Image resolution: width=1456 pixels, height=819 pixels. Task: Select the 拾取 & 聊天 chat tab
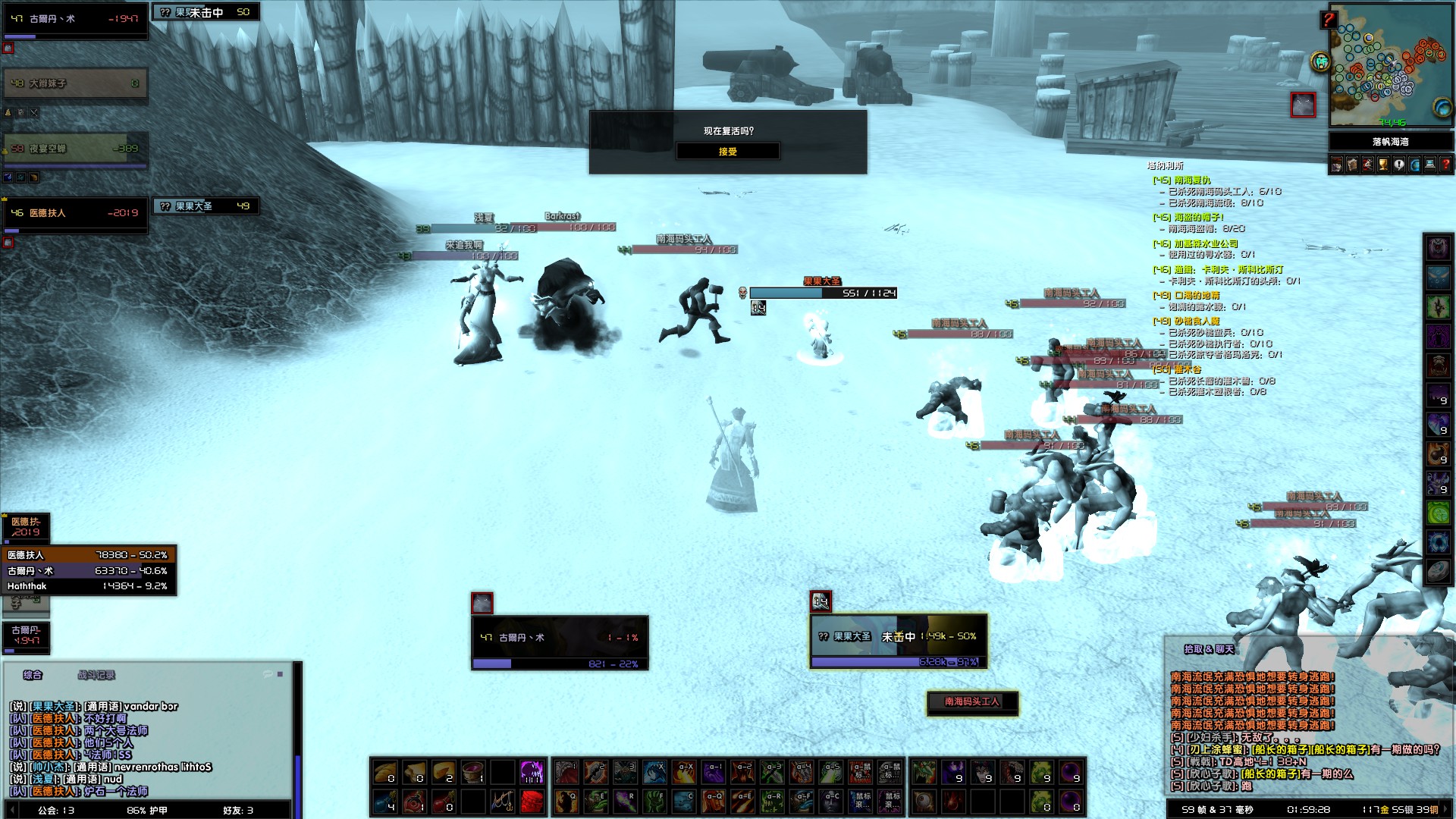click(1209, 649)
